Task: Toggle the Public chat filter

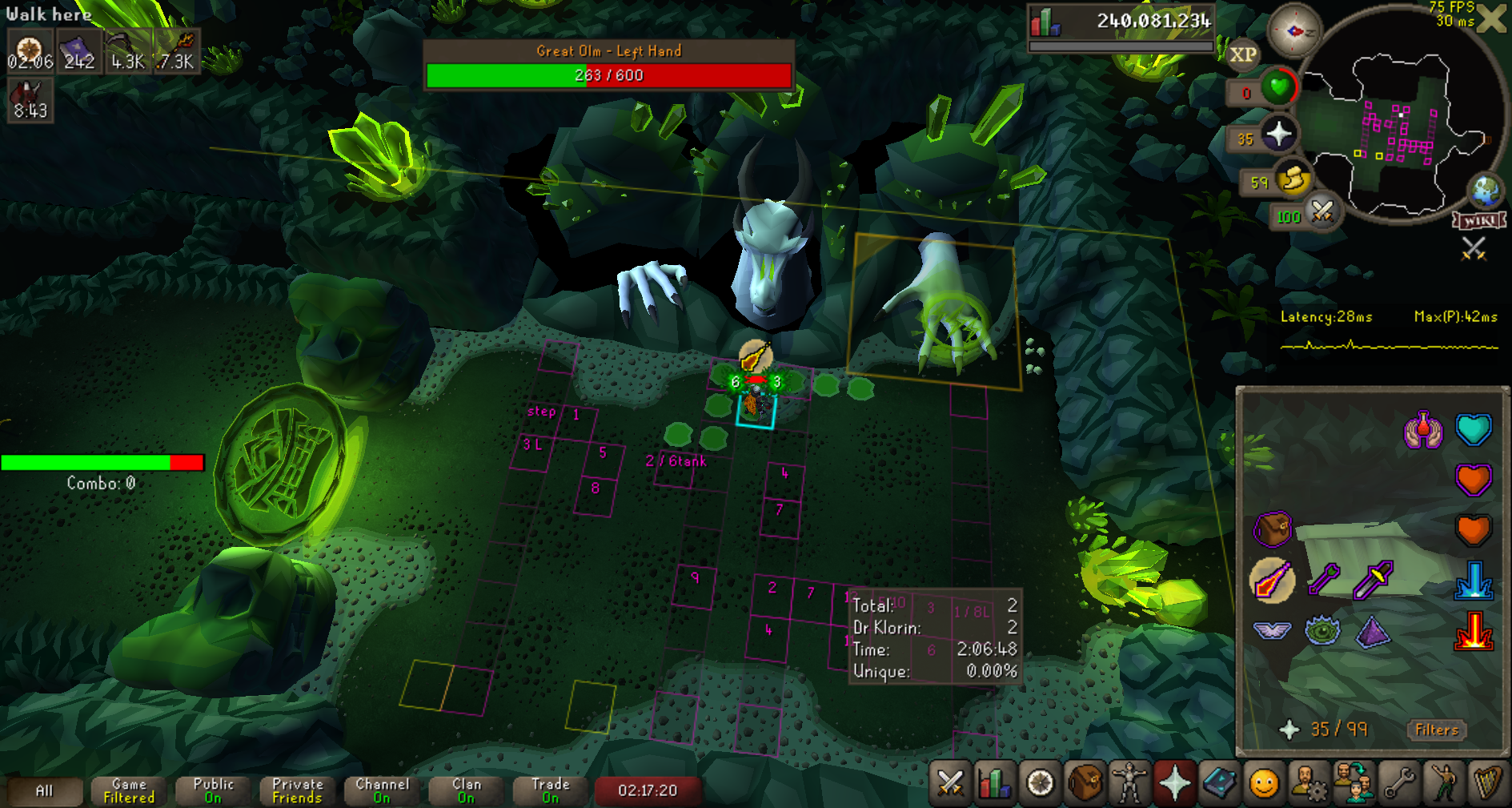Action: click(x=213, y=790)
